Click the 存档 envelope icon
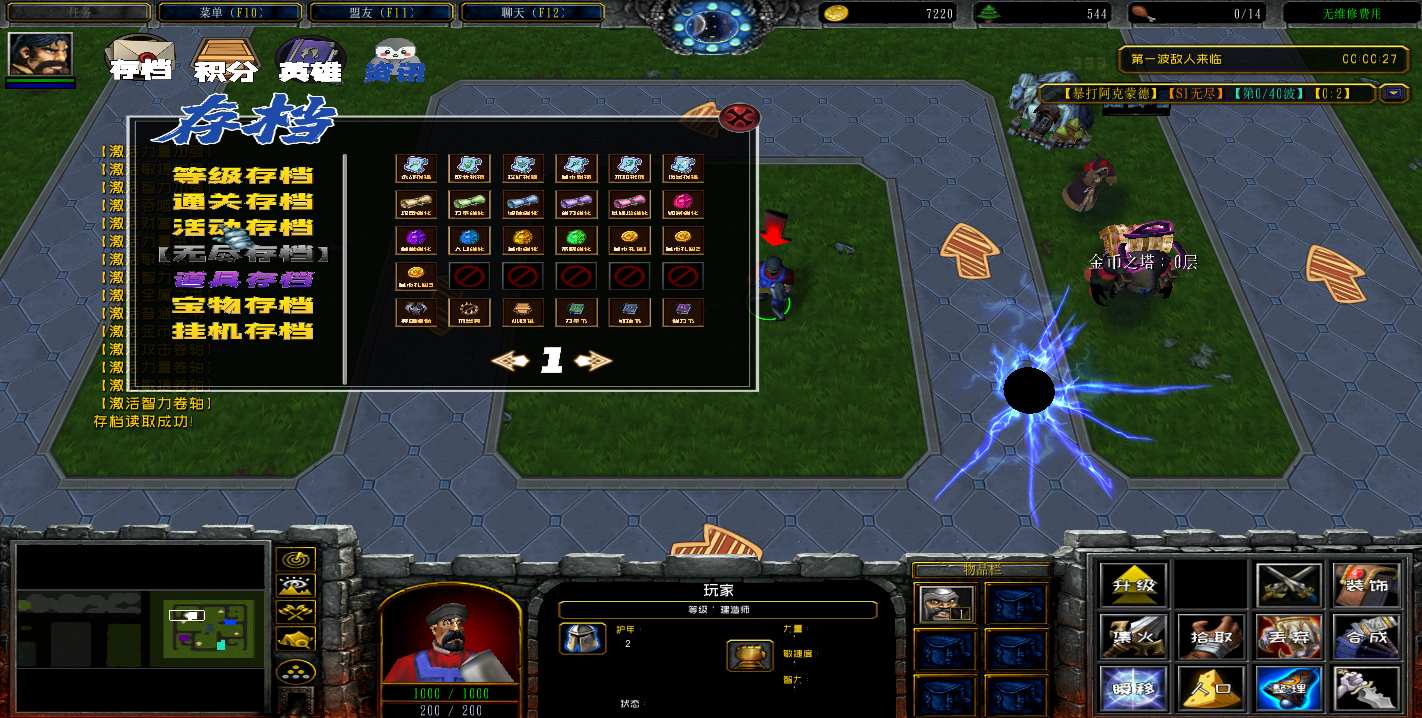The height and width of the screenshot is (718, 1422). 141,60
